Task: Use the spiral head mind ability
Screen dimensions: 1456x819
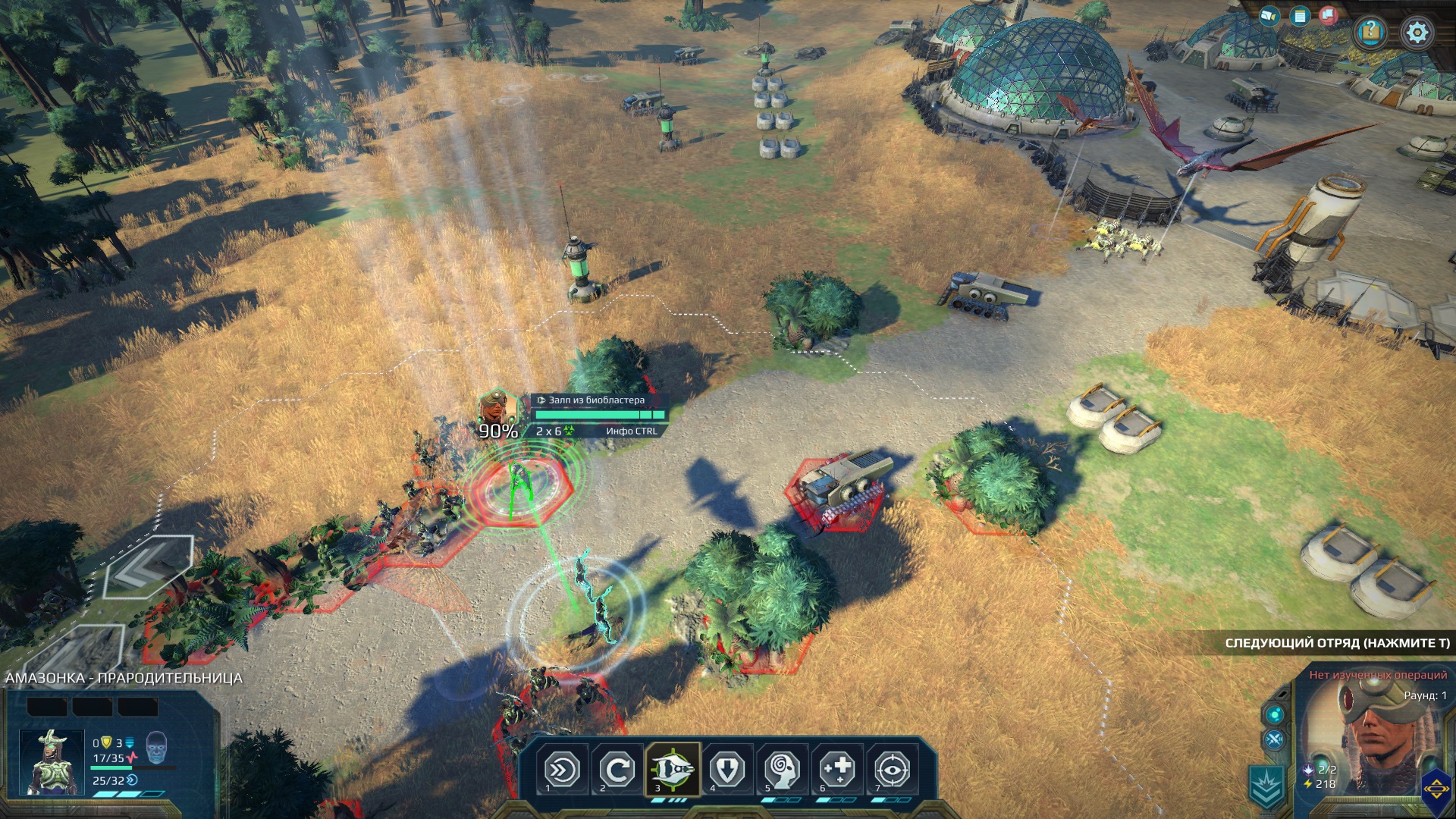Action: click(x=782, y=770)
